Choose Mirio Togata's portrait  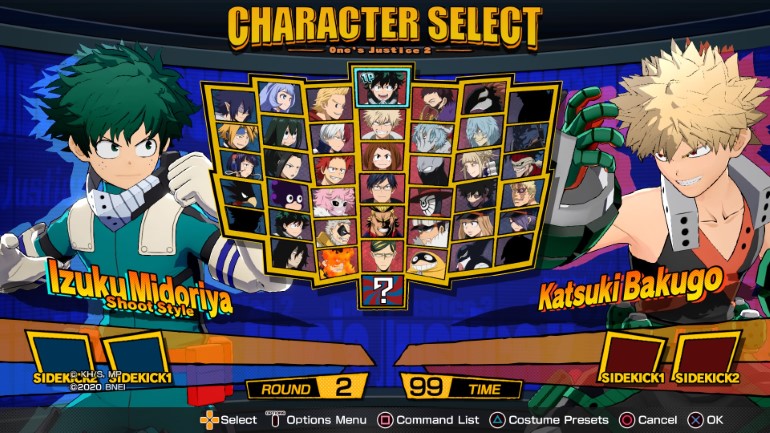pos(331,102)
